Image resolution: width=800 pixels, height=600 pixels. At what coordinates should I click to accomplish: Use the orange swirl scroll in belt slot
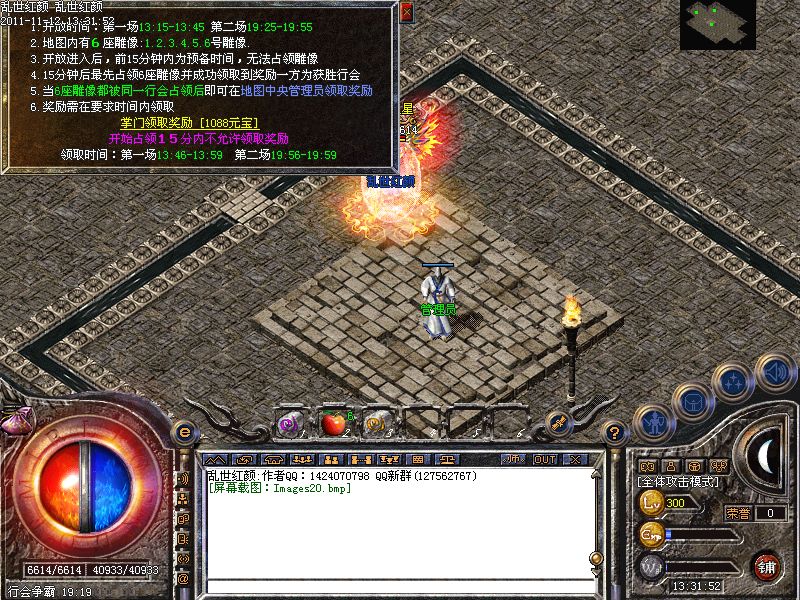[376, 424]
